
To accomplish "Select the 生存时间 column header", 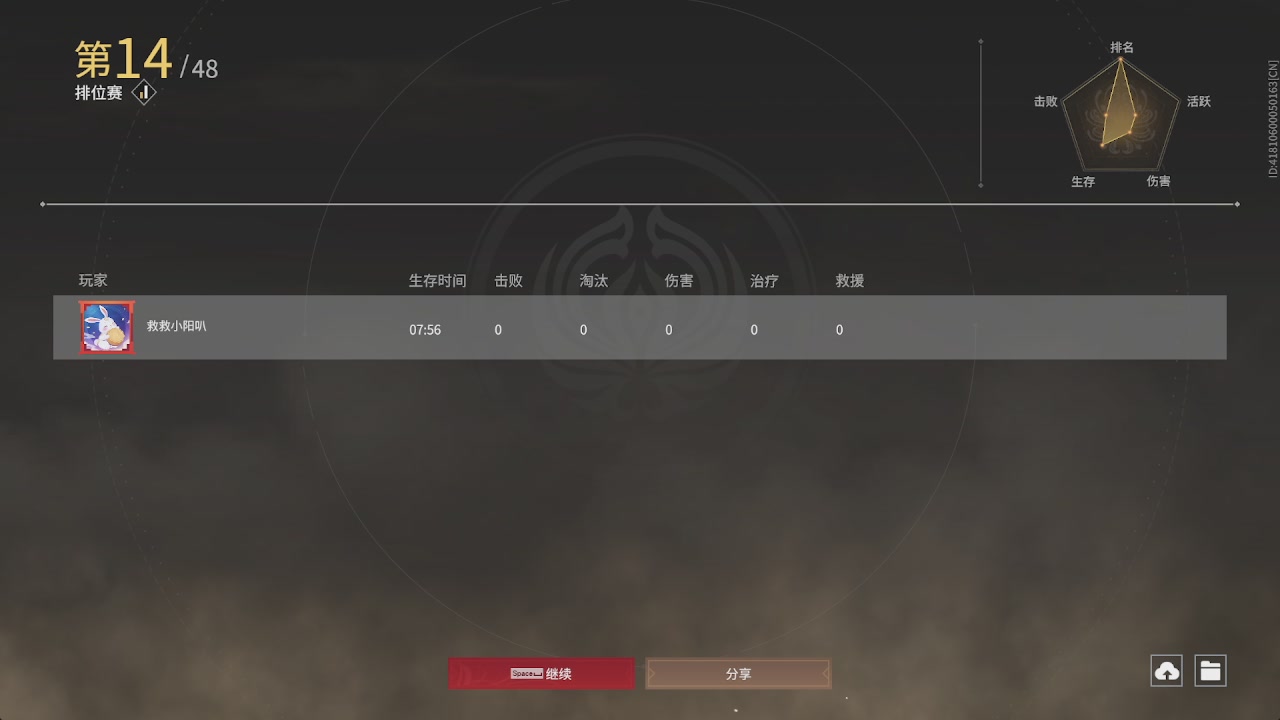I will click(437, 281).
